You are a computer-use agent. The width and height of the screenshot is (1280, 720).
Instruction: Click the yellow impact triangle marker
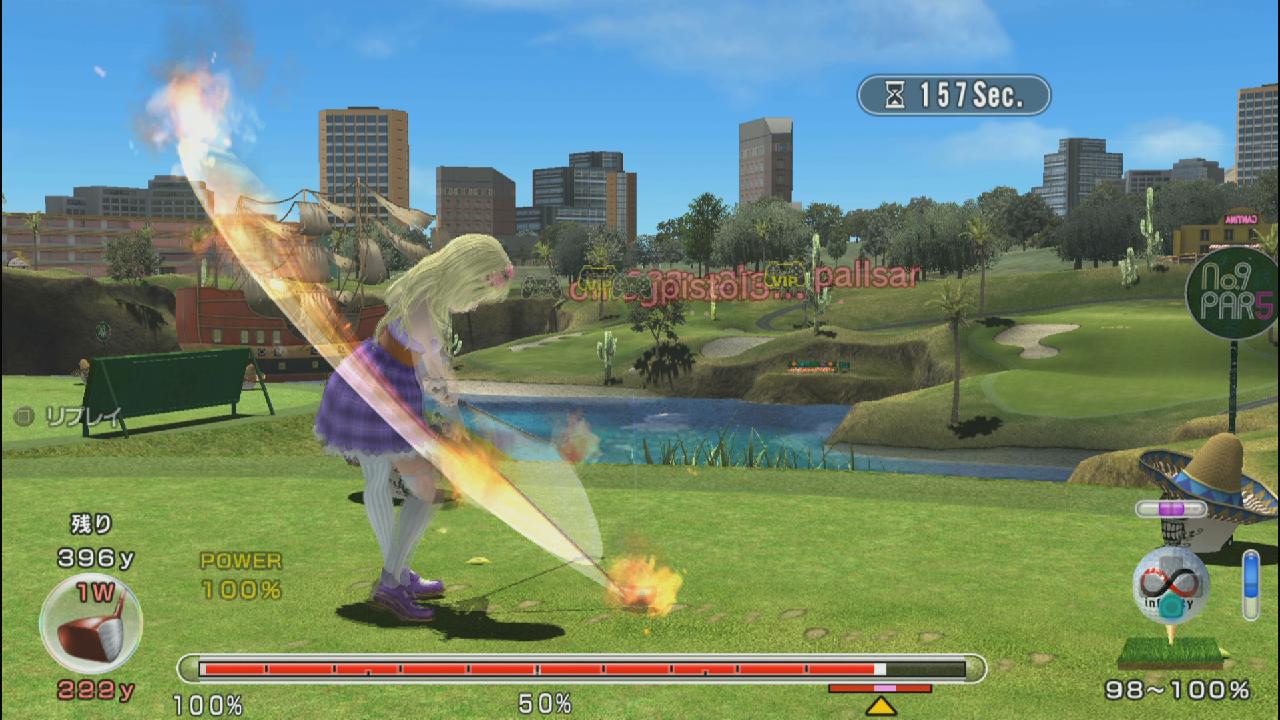(880, 706)
